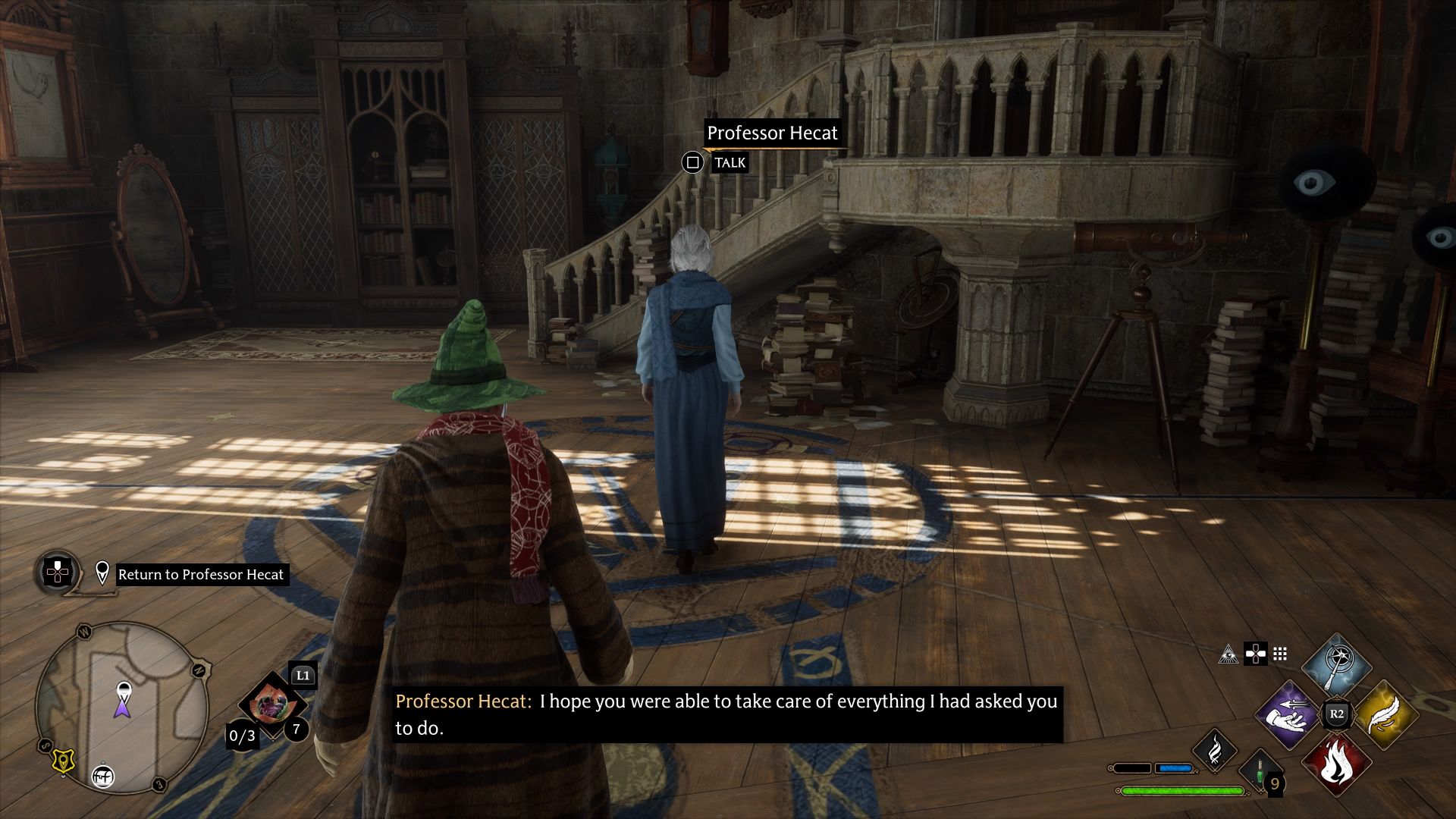Click the d-pad icon above the minimap

pyautogui.click(x=57, y=572)
